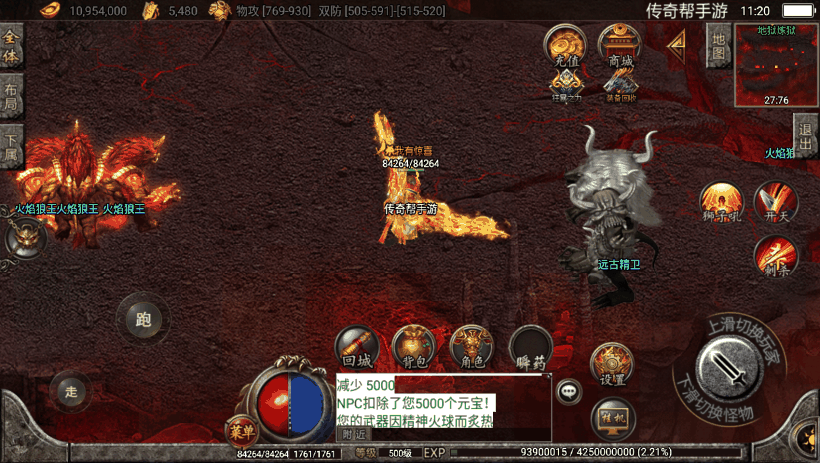Use the 狮子吼 skill
Viewport: 820px width, 463px height.
pyautogui.click(x=719, y=201)
